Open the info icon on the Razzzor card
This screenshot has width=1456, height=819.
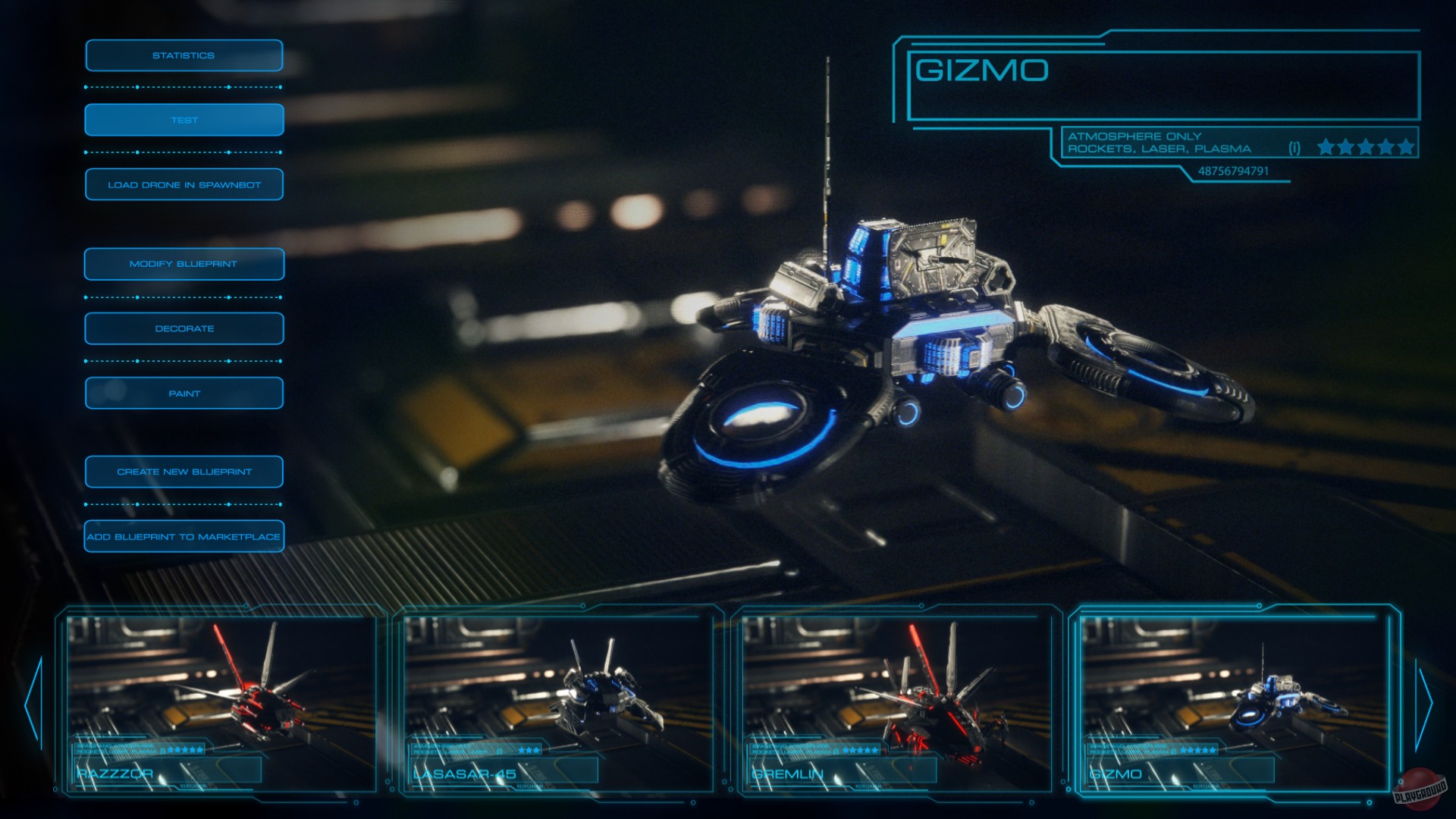pos(162,751)
